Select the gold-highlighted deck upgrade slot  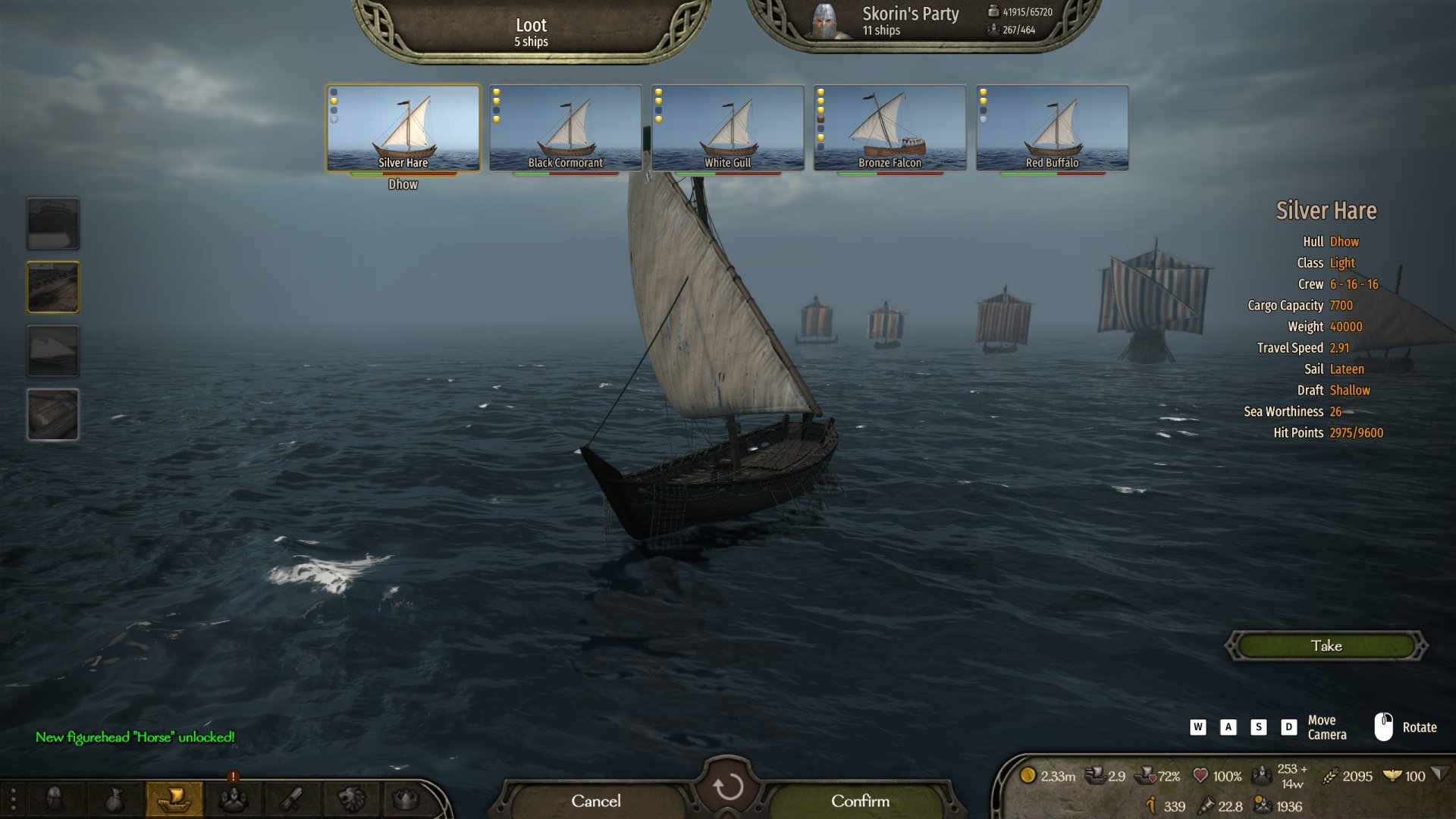coord(53,287)
